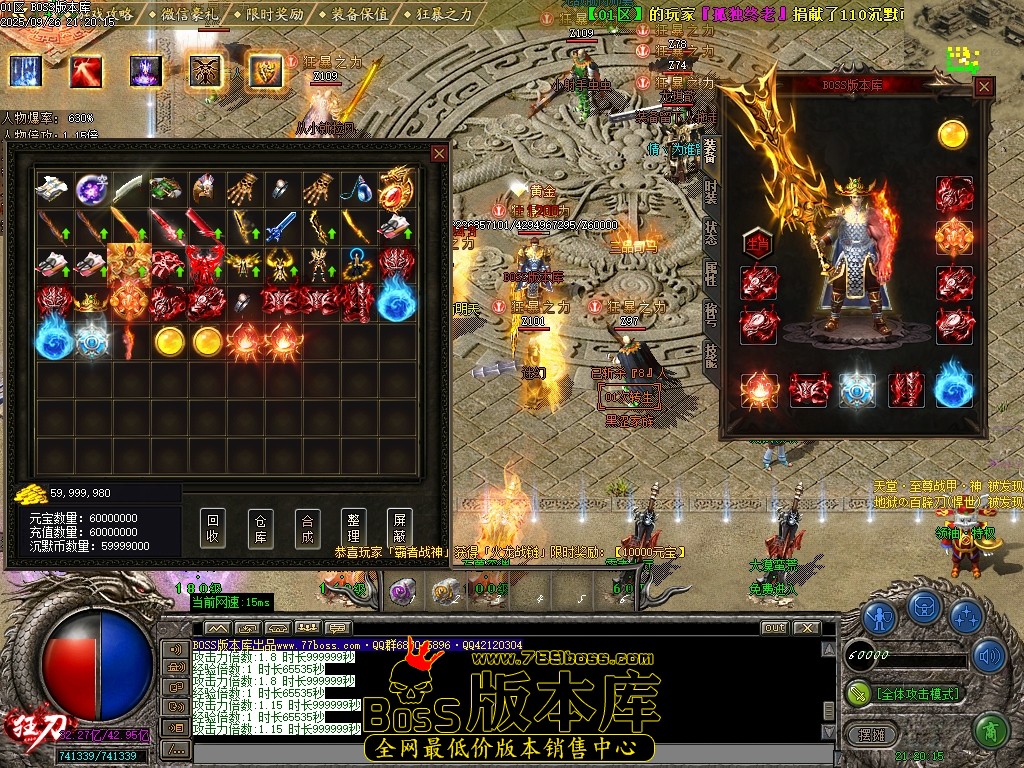
Task: Open the 技能 skills tab
Action: (x=710, y=354)
